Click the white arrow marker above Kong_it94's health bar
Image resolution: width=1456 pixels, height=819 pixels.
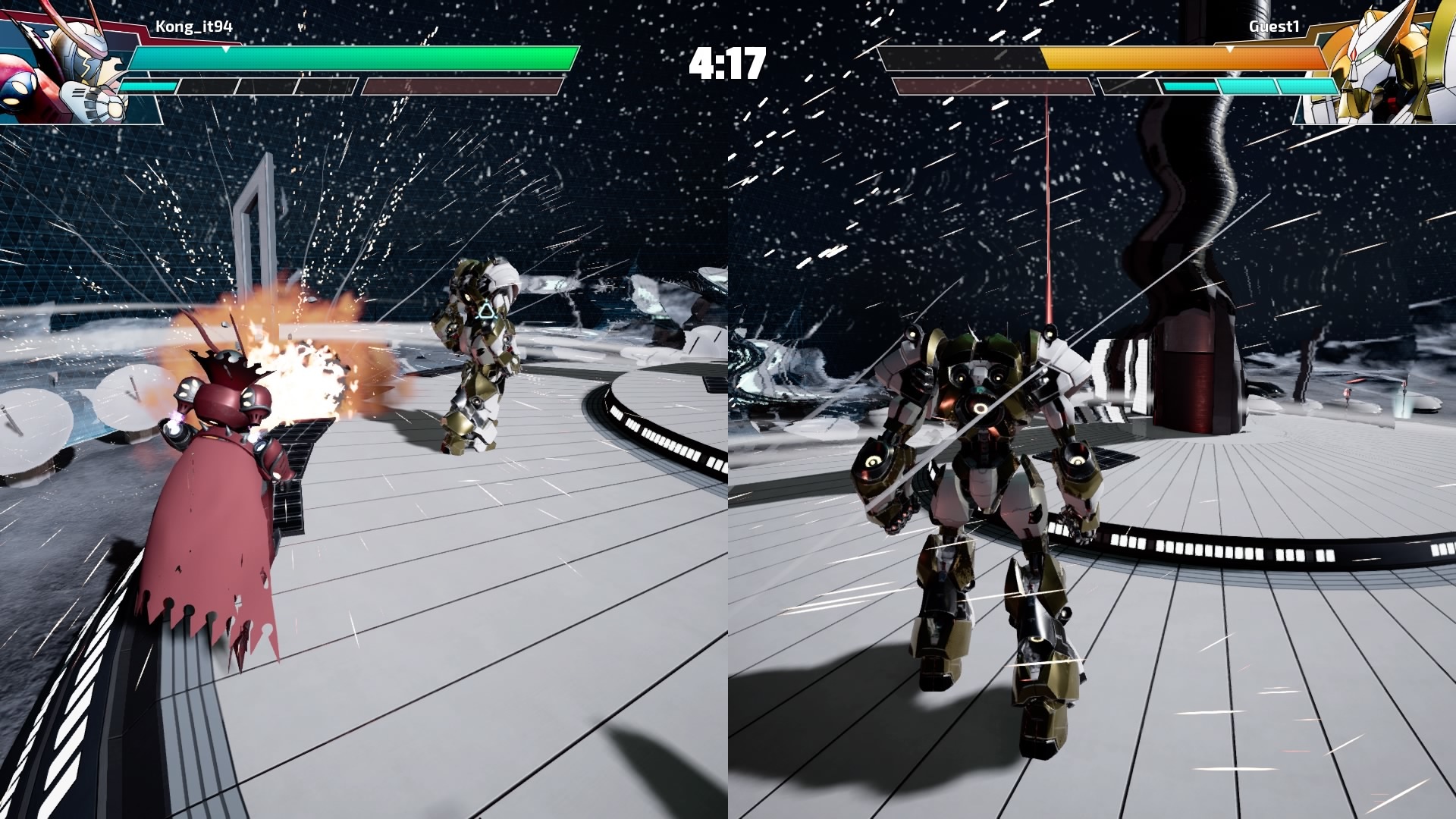[226, 50]
